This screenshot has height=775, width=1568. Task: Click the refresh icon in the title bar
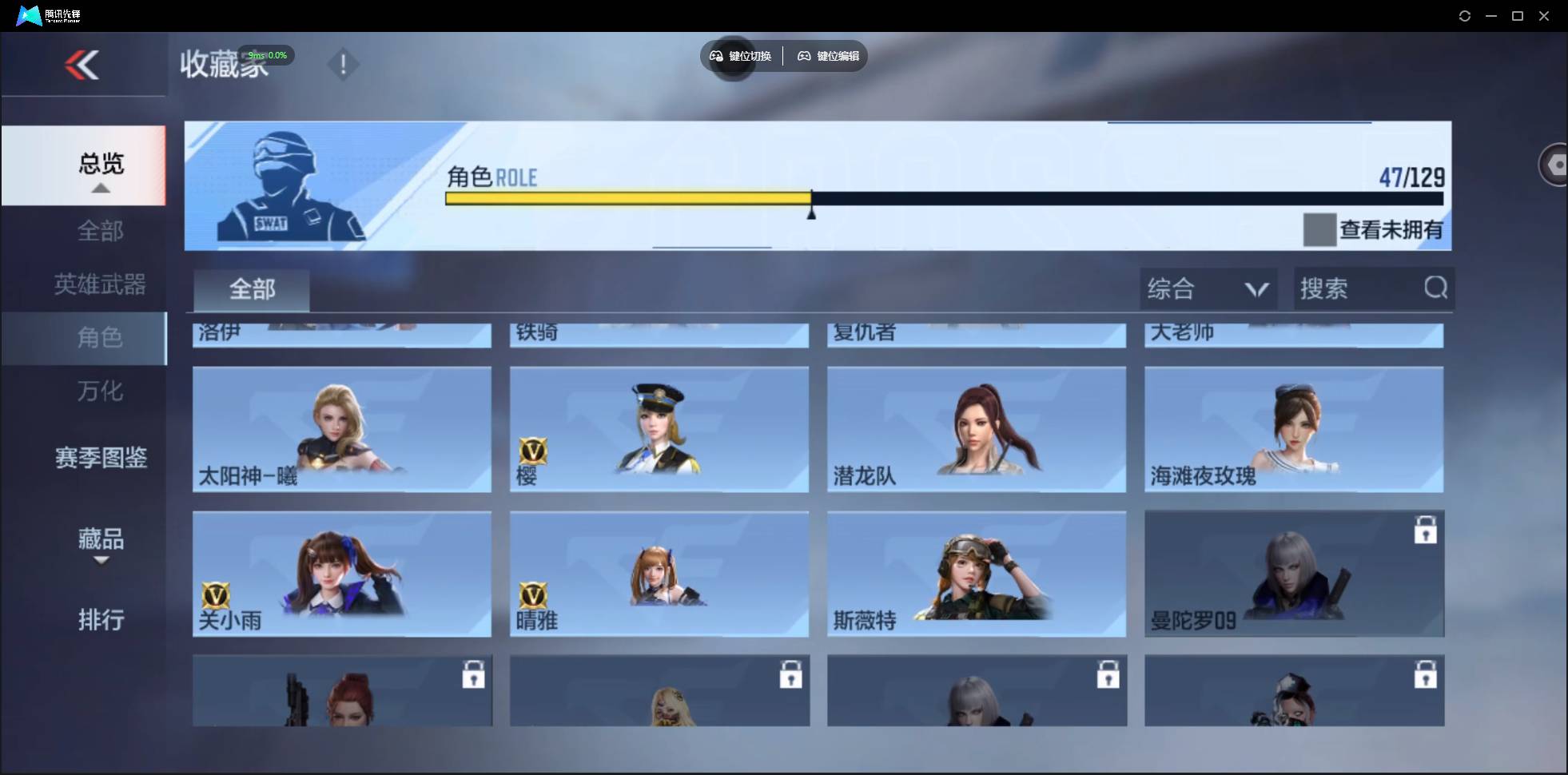click(x=1465, y=15)
